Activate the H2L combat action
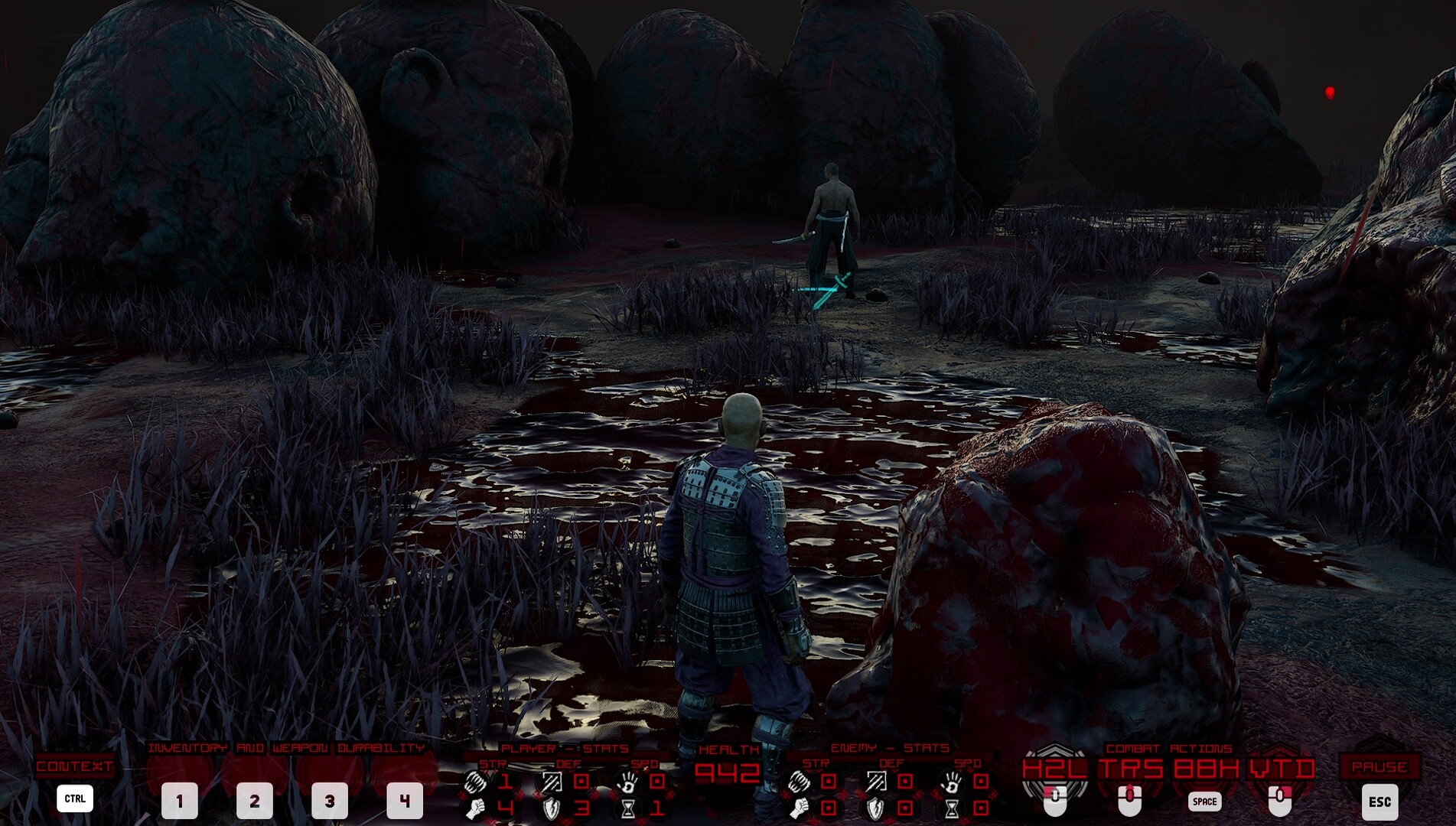Screen dimensions: 1456x826 point(1055,768)
